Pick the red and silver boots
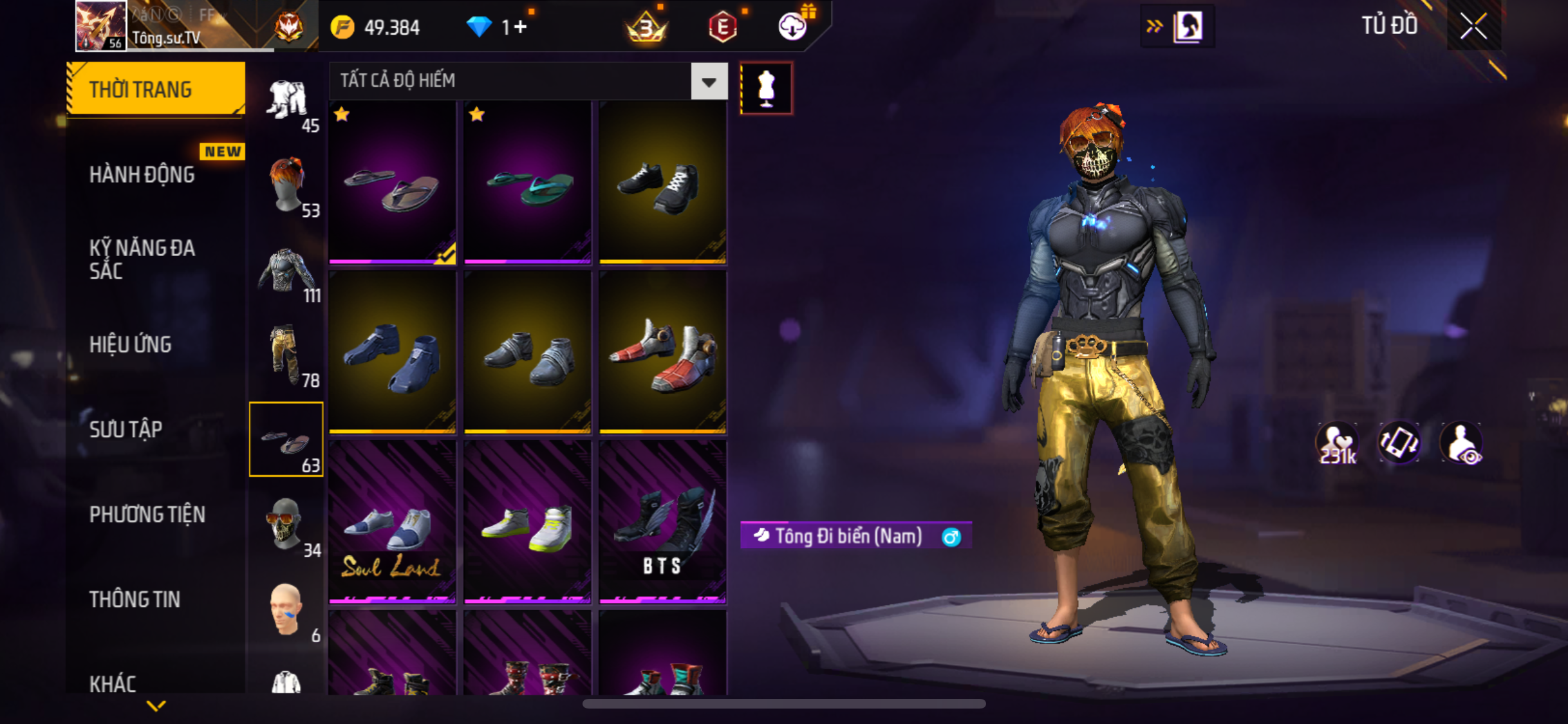Image resolution: width=1568 pixels, height=724 pixels. (662, 353)
